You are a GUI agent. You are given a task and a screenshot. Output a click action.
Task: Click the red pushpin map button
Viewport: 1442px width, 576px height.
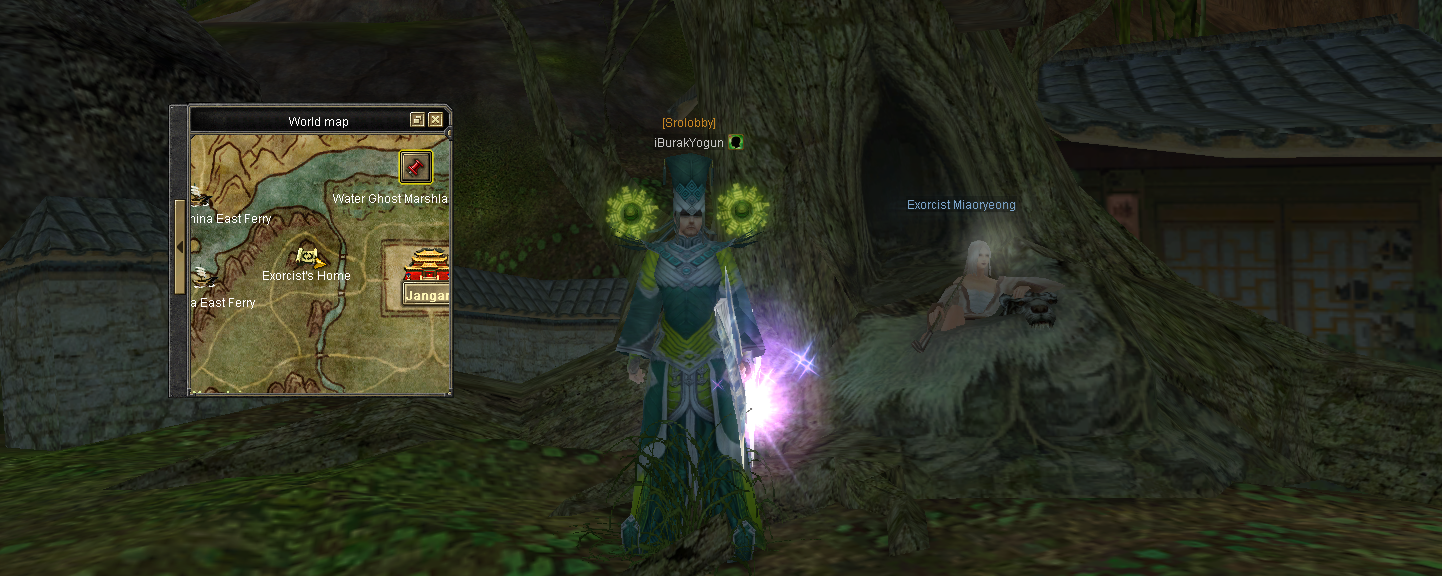click(x=416, y=166)
